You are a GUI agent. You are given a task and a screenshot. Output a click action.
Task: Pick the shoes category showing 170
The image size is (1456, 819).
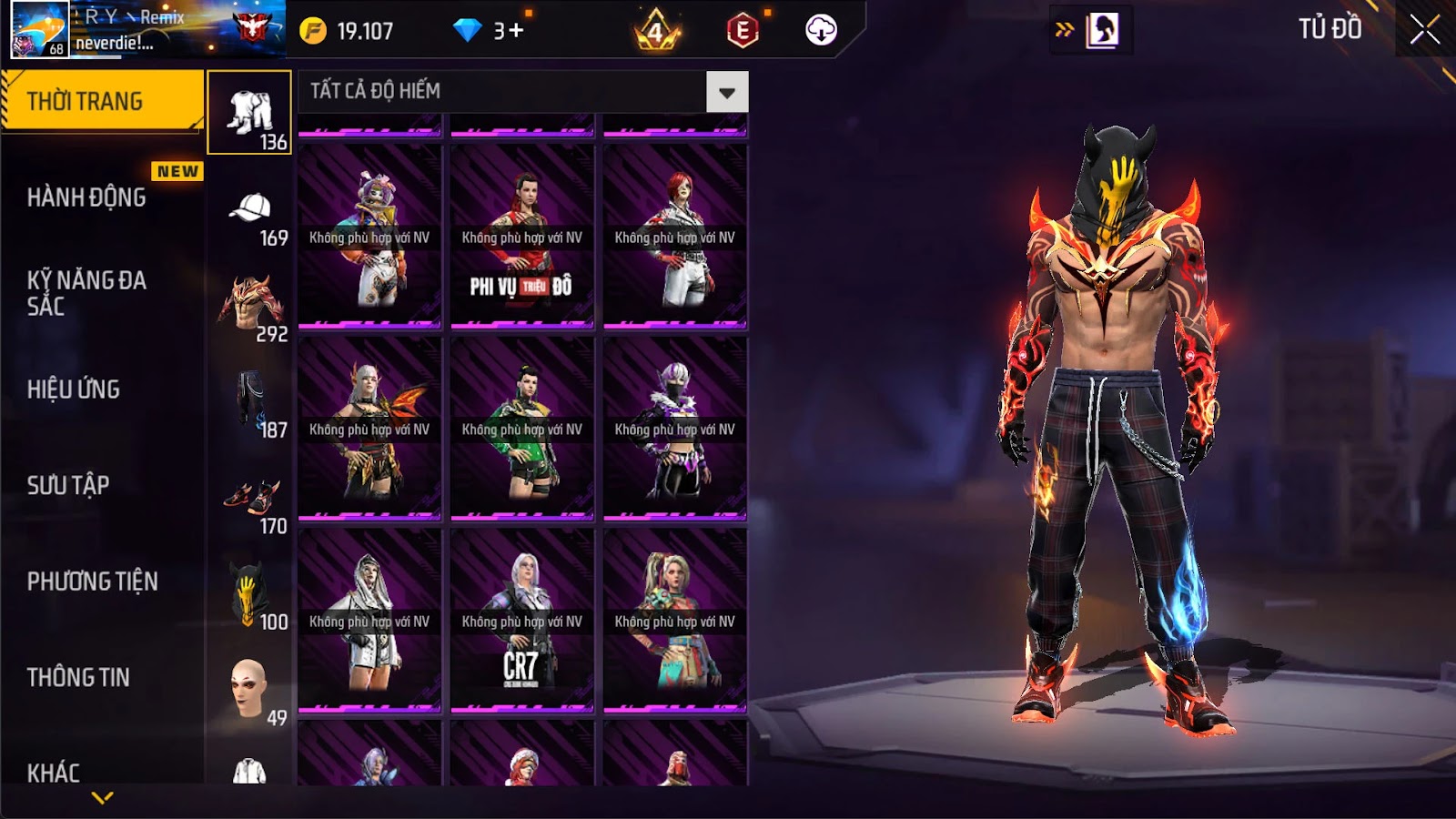pos(249,503)
